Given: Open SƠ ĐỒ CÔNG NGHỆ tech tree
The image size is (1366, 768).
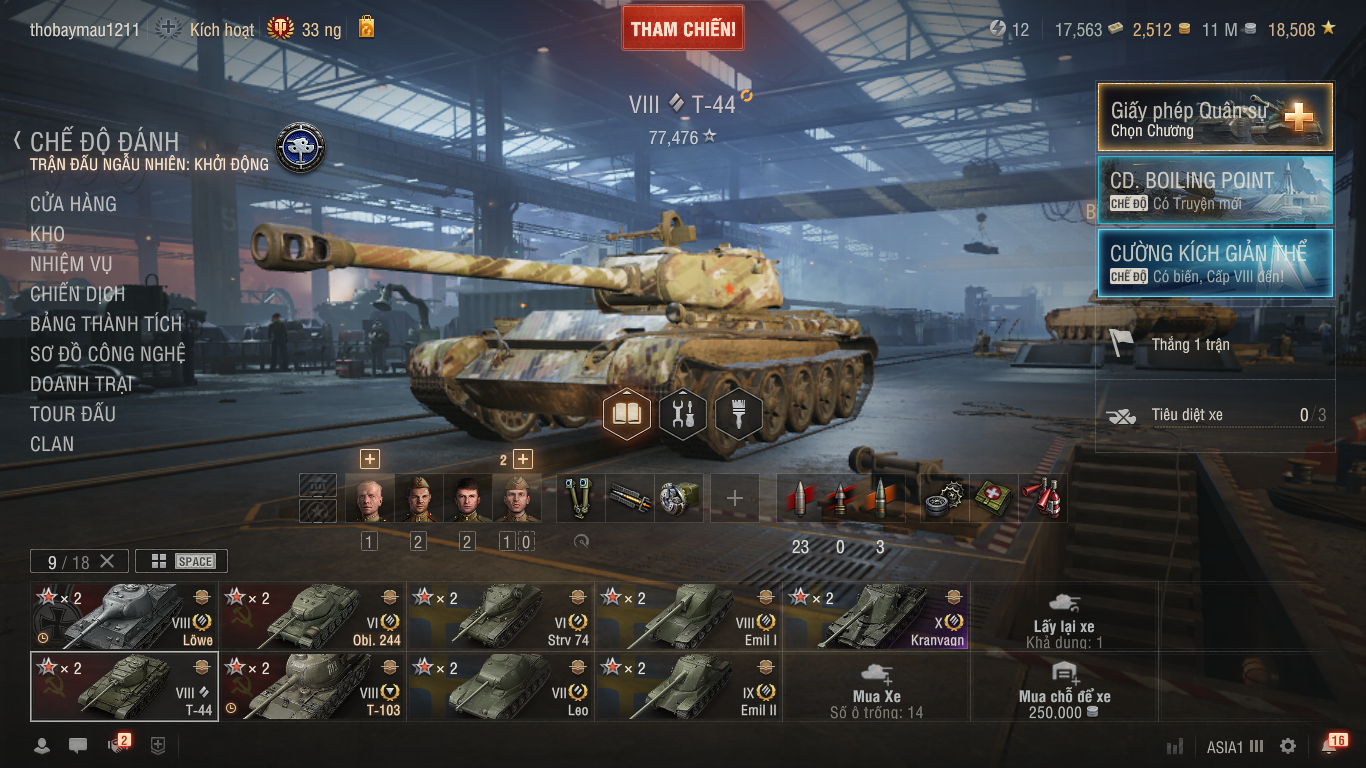Looking at the screenshot, I should (x=107, y=354).
